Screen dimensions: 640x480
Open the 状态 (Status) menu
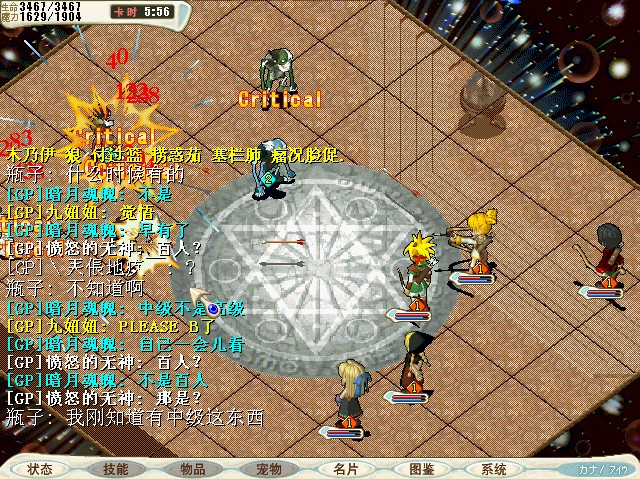41,468
